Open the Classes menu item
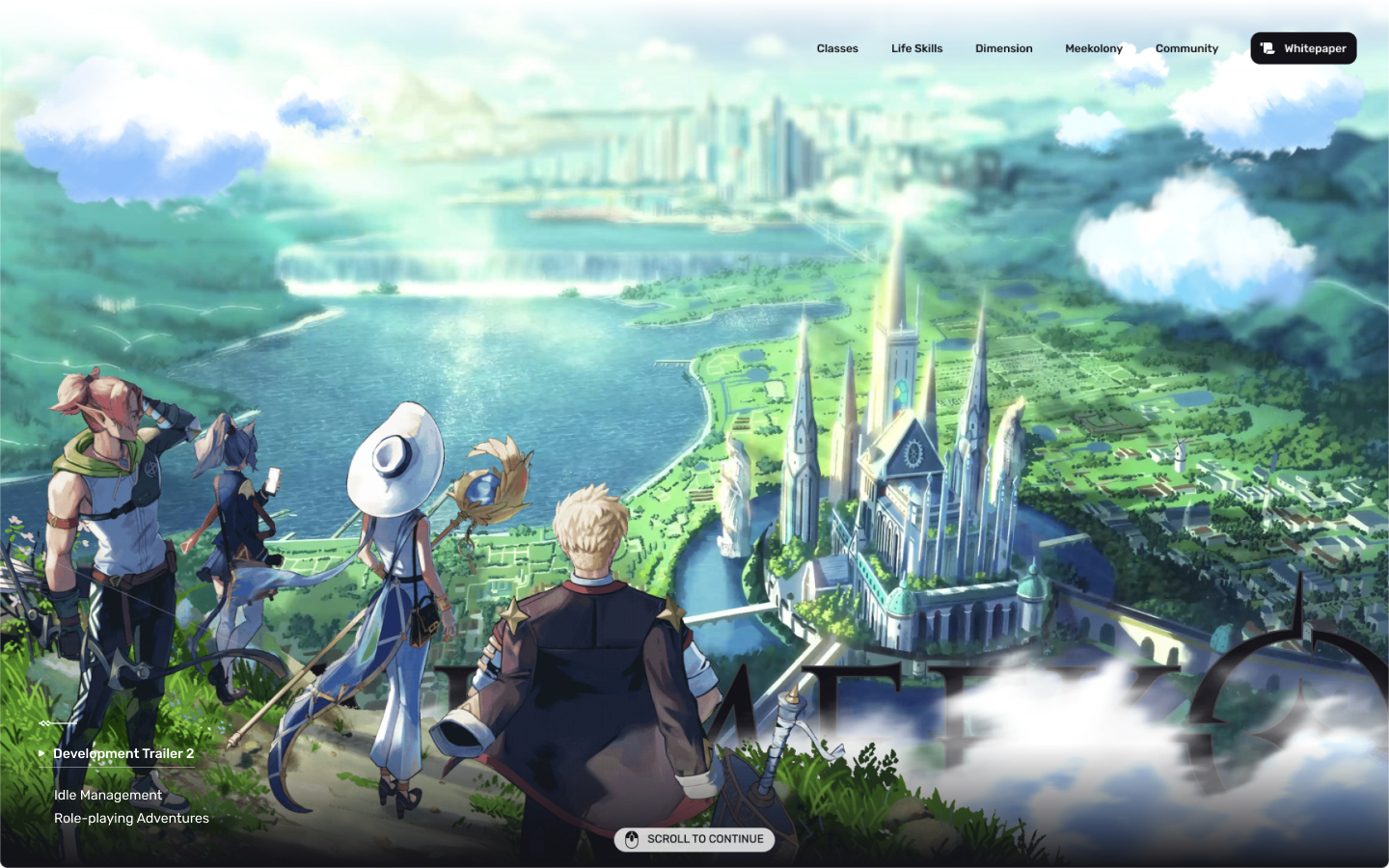 (x=836, y=48)
